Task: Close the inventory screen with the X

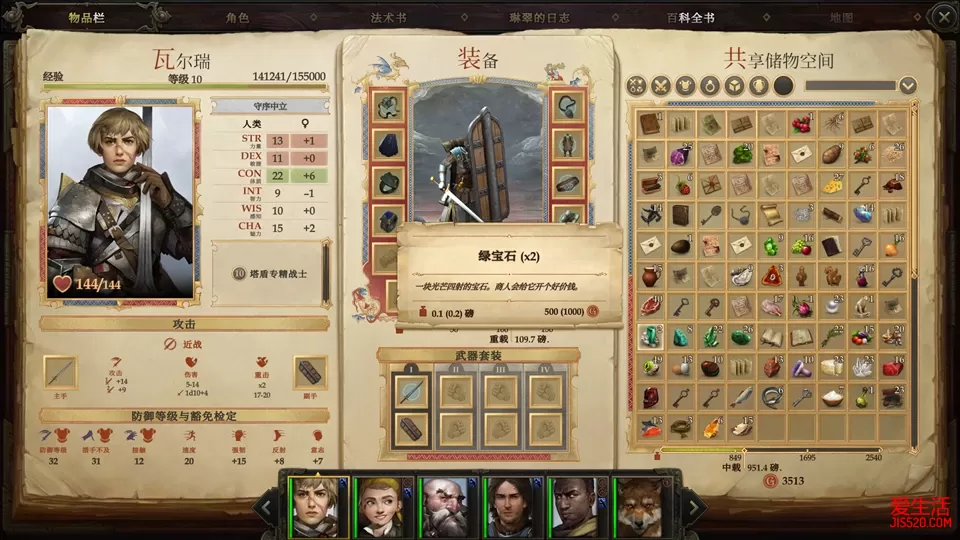Action: click(x=942, y=17)
